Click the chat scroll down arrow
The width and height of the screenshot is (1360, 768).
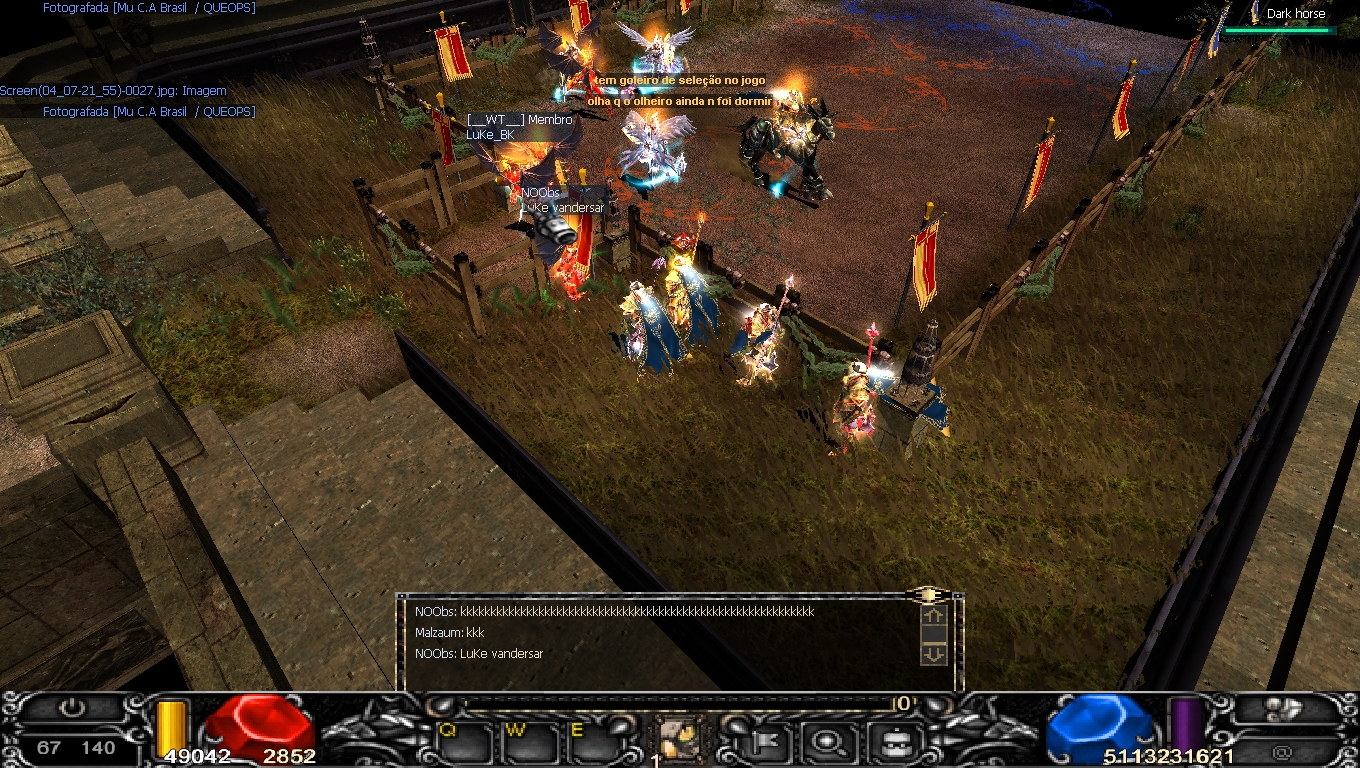click(x=933, y=654)
